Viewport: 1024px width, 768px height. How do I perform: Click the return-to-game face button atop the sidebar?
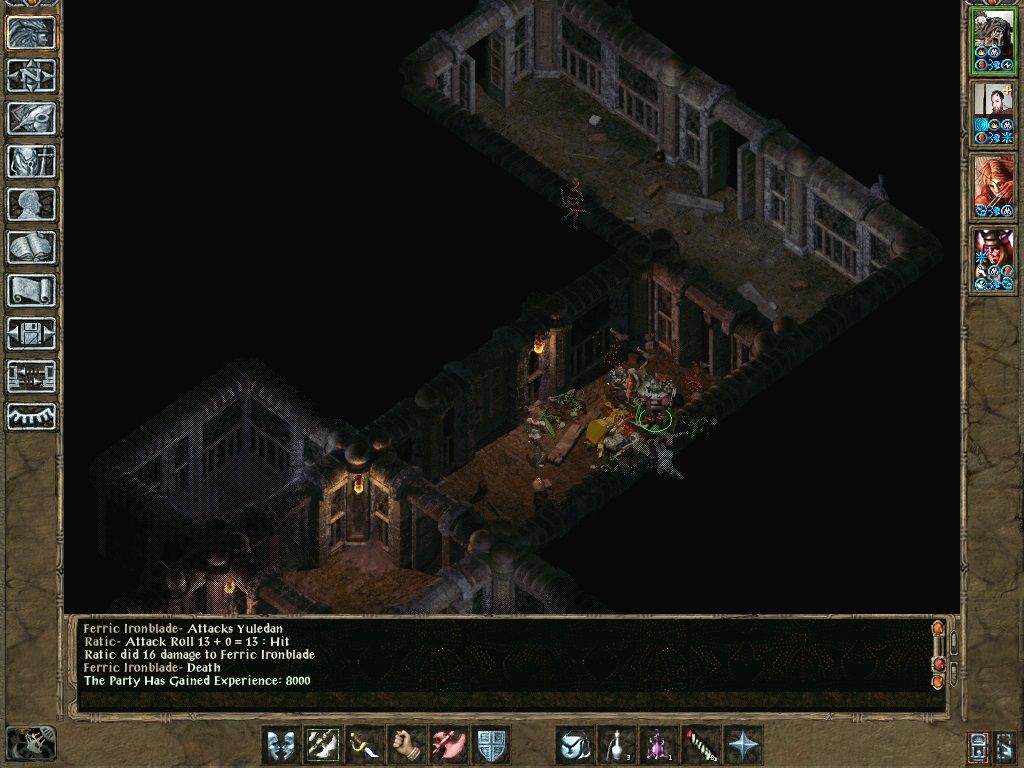coord(32,32)
